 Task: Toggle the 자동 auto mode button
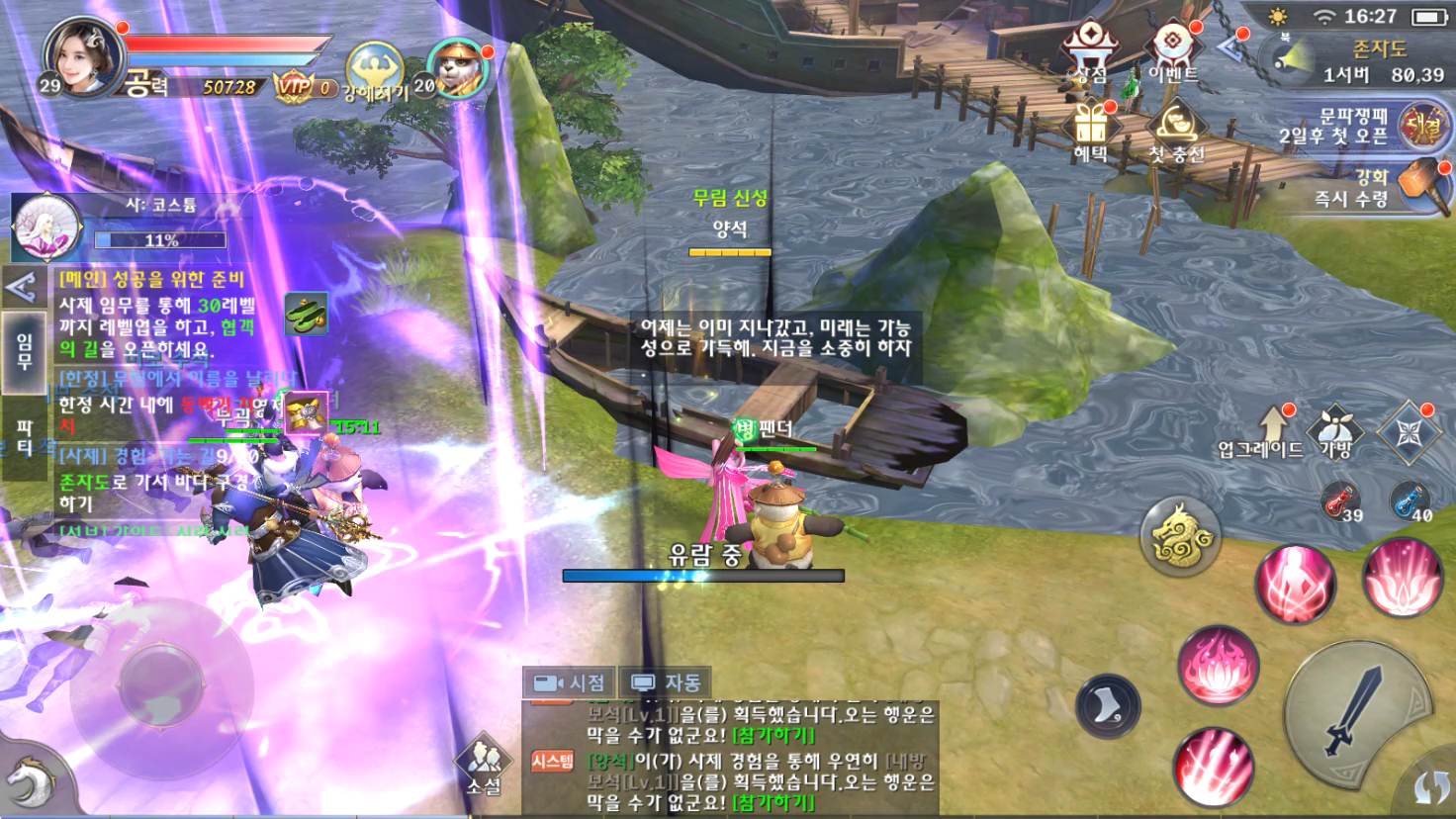click(x=667, y=682)
